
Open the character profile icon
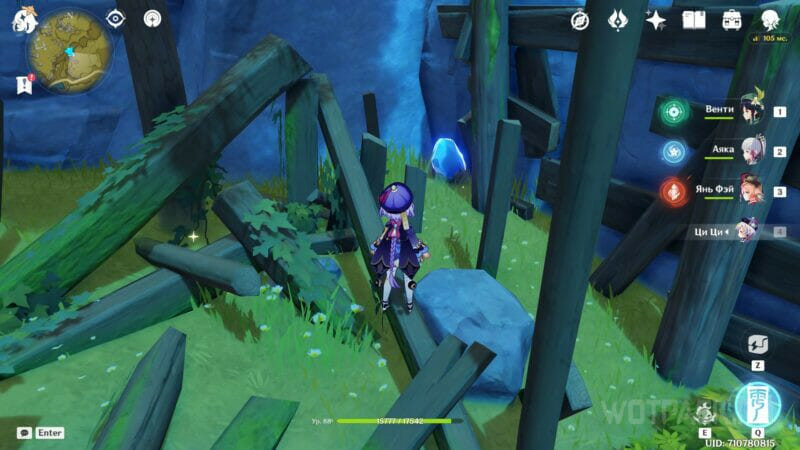coord(770,20)
